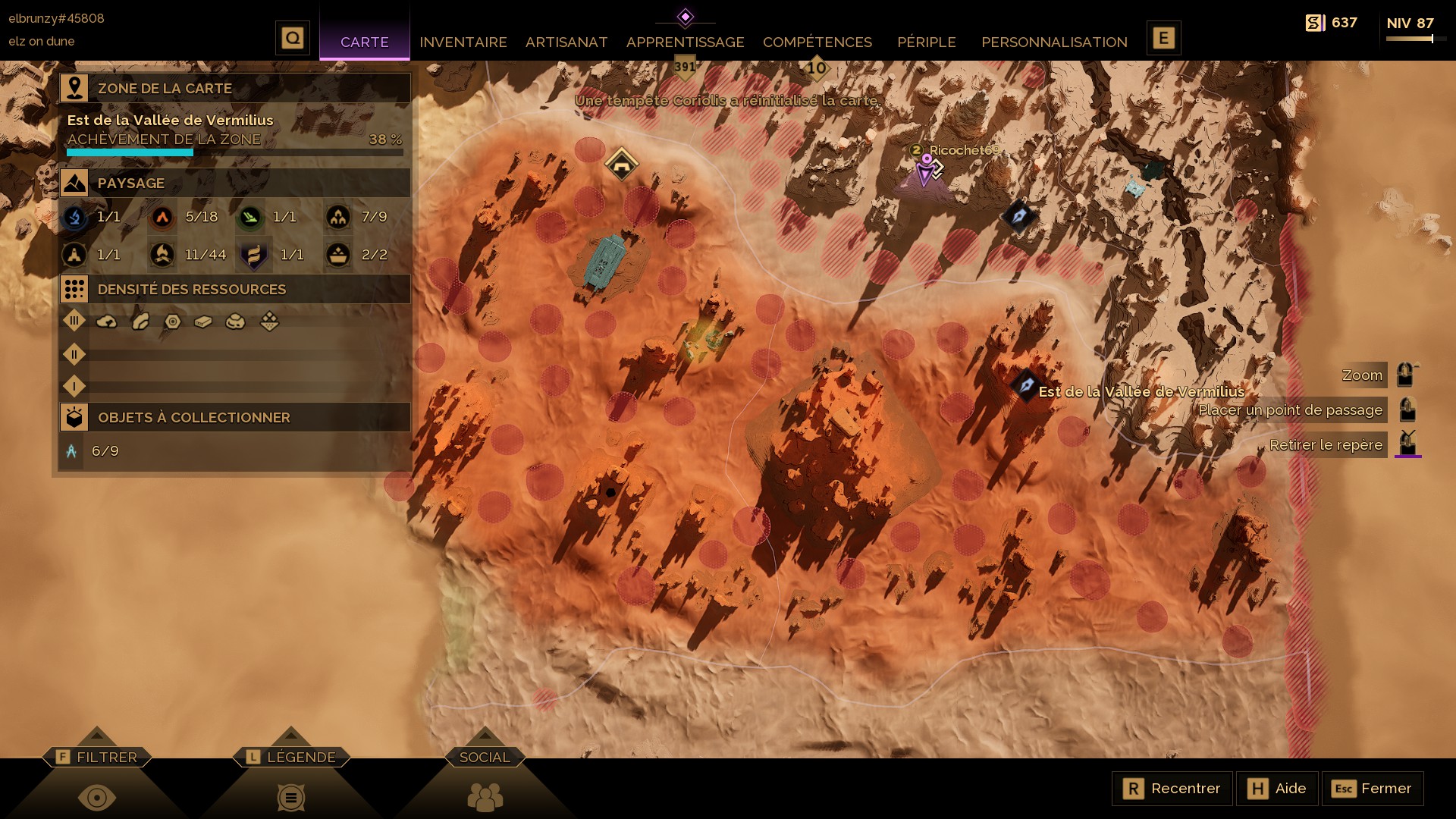Select the base shelter marker on map
The width and height of the screenshot is (1456, 819).
[621, 164]
